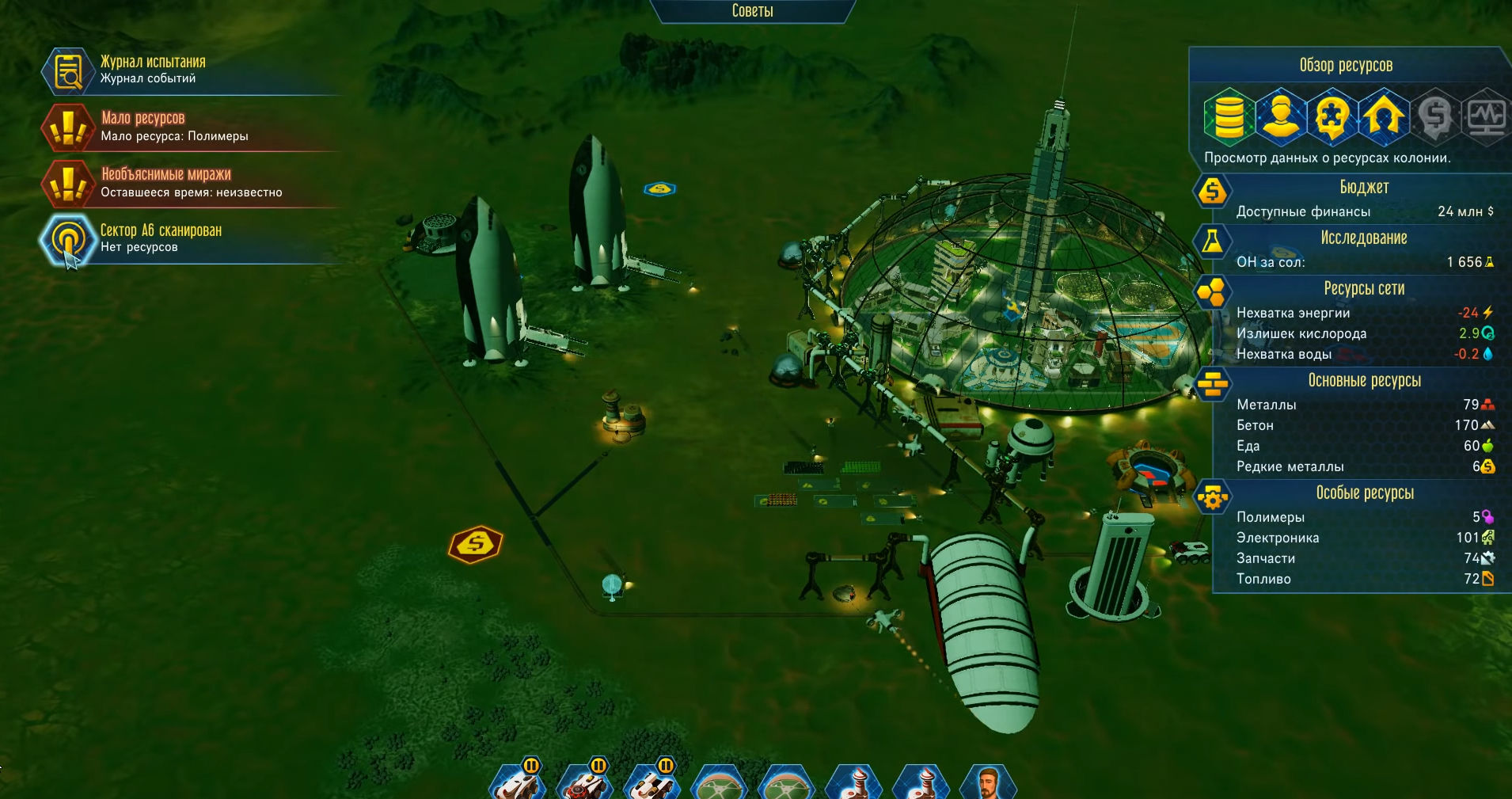Switch to the colonist overview icon
This screenshot has width=1512, height=799.
(1280, 117)
